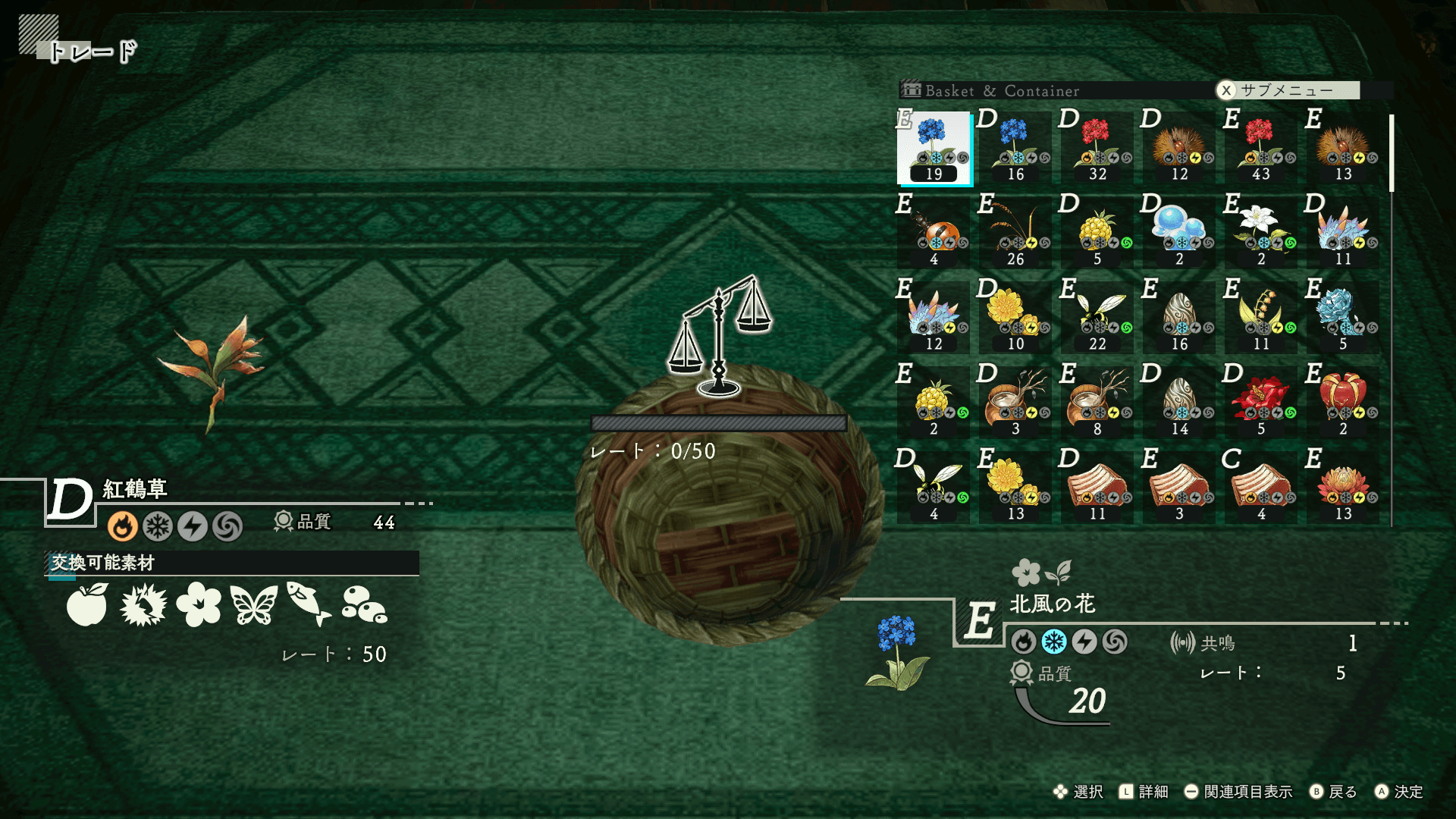
Task: Choose the wheat stalk stack of 26
Action: 1016,234
